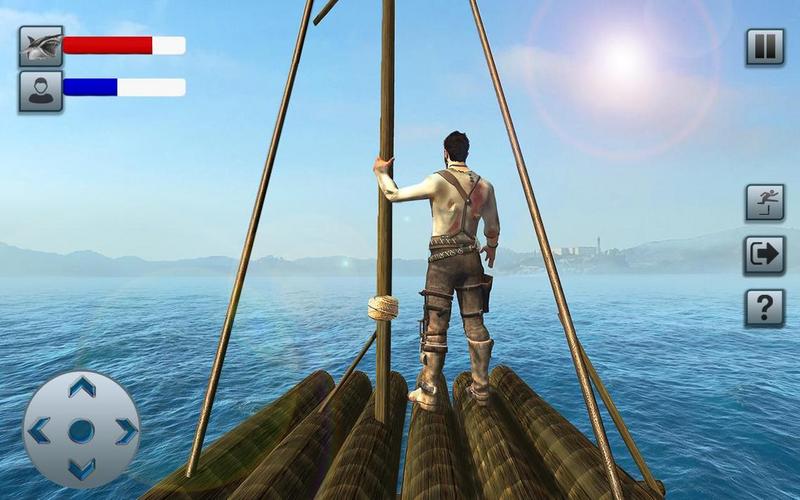
Task: Click the exit arrow button
Action: [764, 255]
